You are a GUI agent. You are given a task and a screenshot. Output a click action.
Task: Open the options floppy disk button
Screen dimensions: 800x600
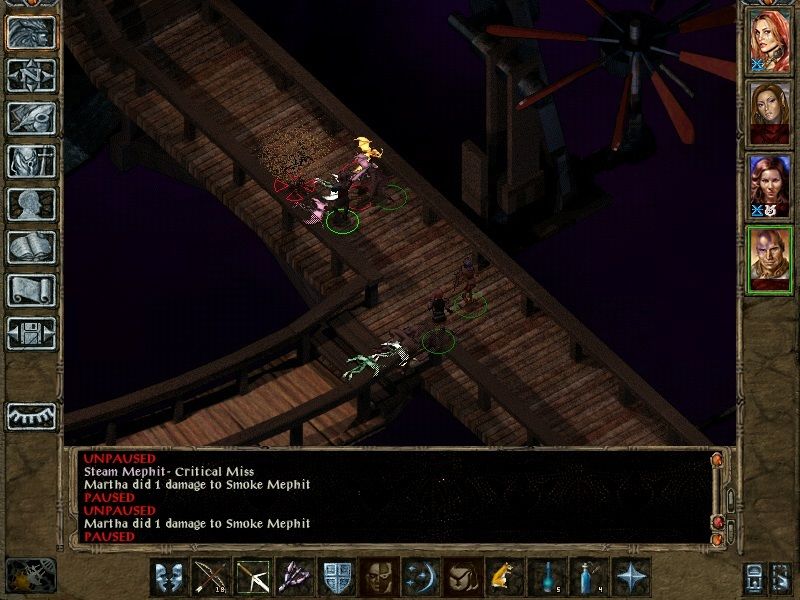(x=31, y=333)
